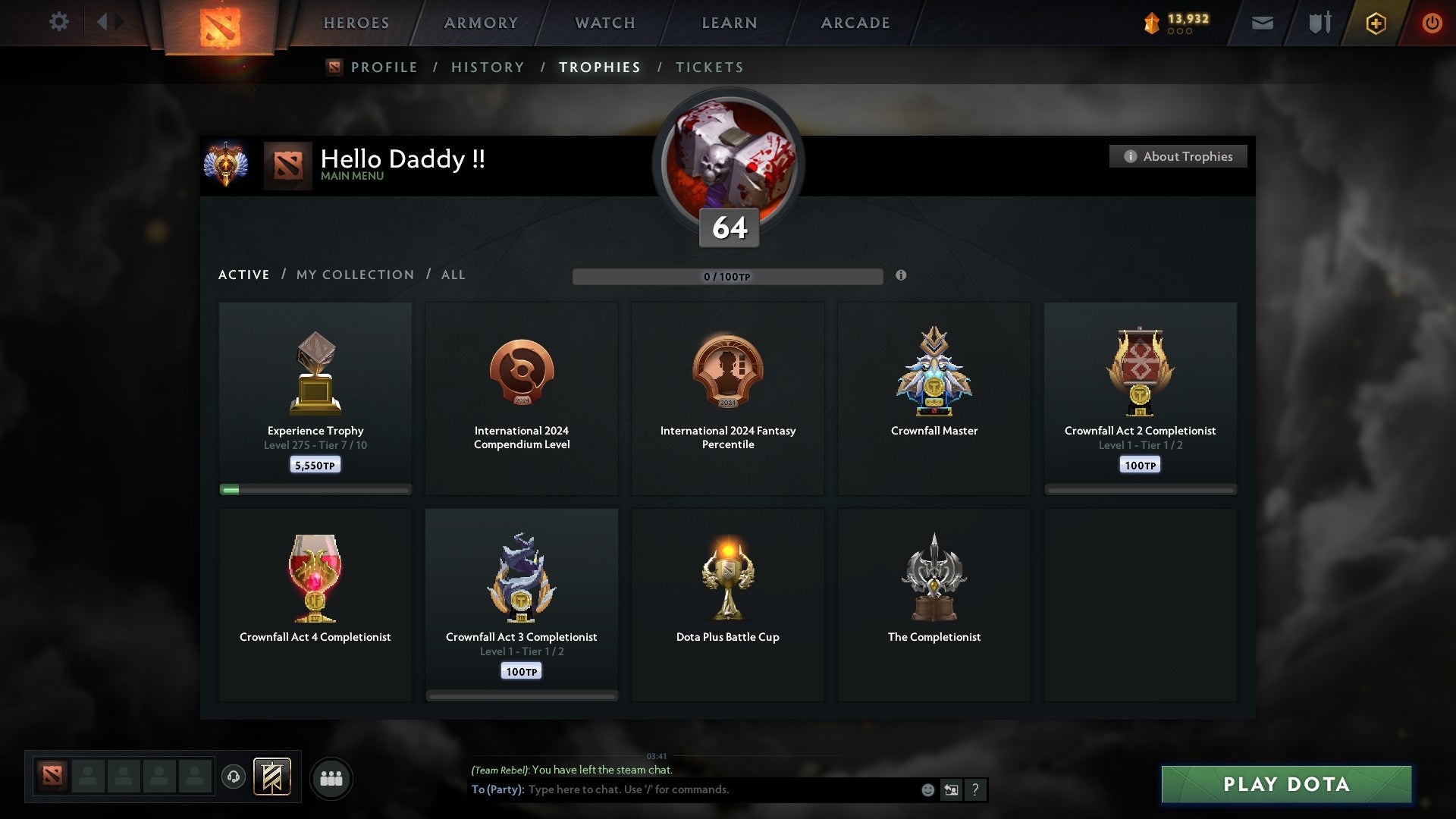Open the friends list group icon
1456x819 pixels.
[331, 777]
